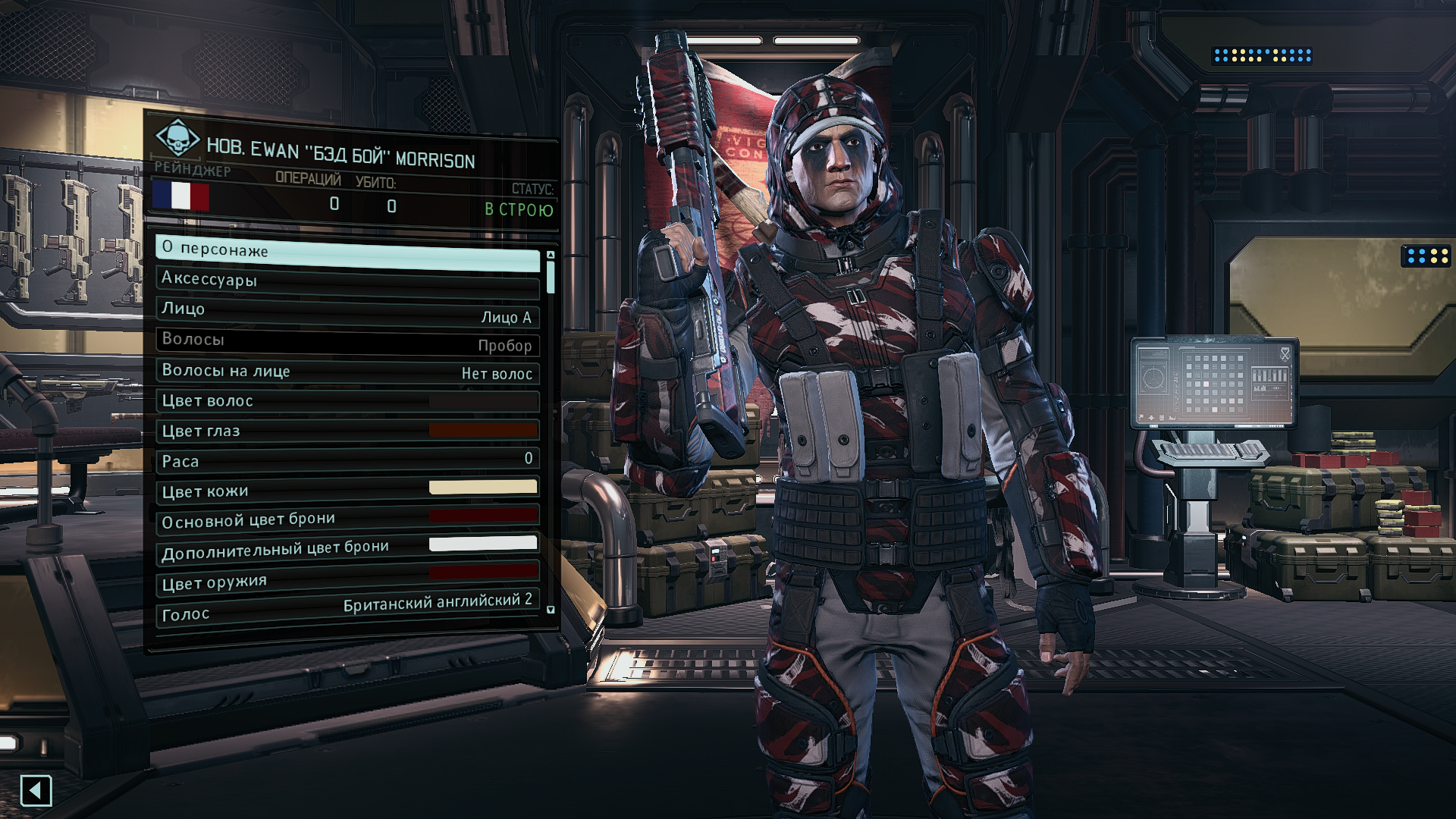
Task: Select the Аксессуары menu row
Action: (x=347, y=282)
